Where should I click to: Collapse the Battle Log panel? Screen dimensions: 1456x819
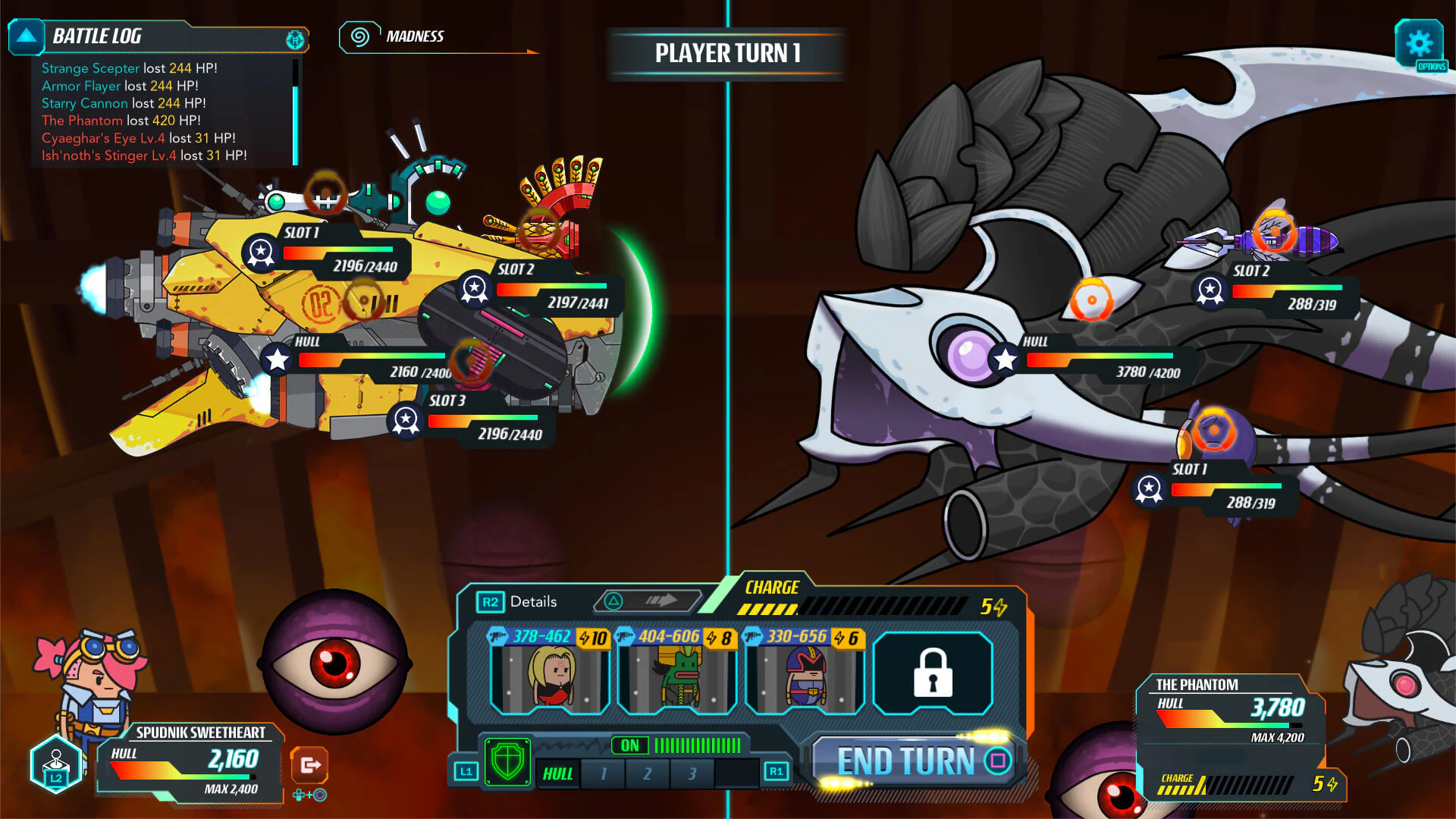(x=27, y=36)
